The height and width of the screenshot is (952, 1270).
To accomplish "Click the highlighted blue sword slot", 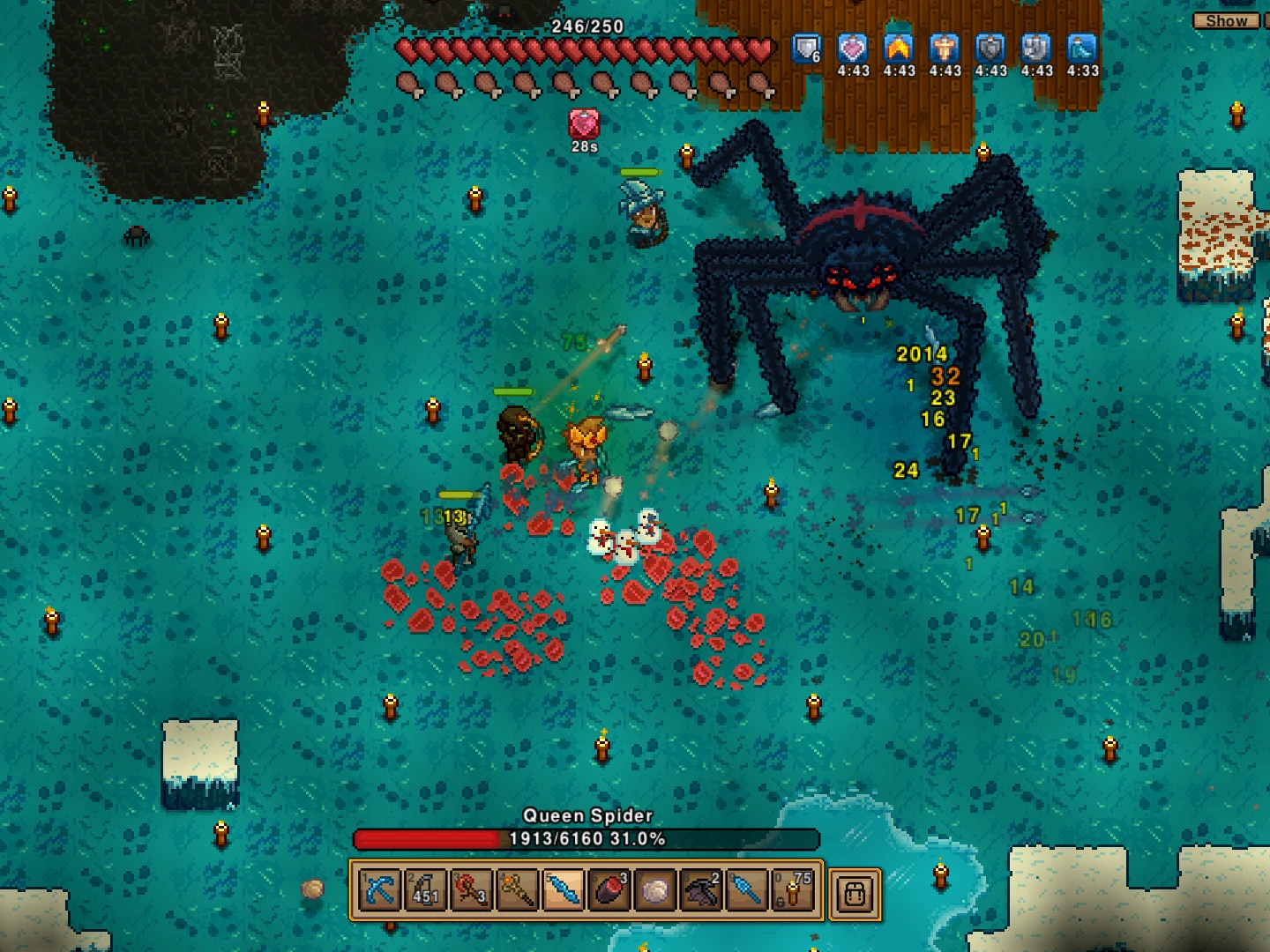I will [564, 890].
